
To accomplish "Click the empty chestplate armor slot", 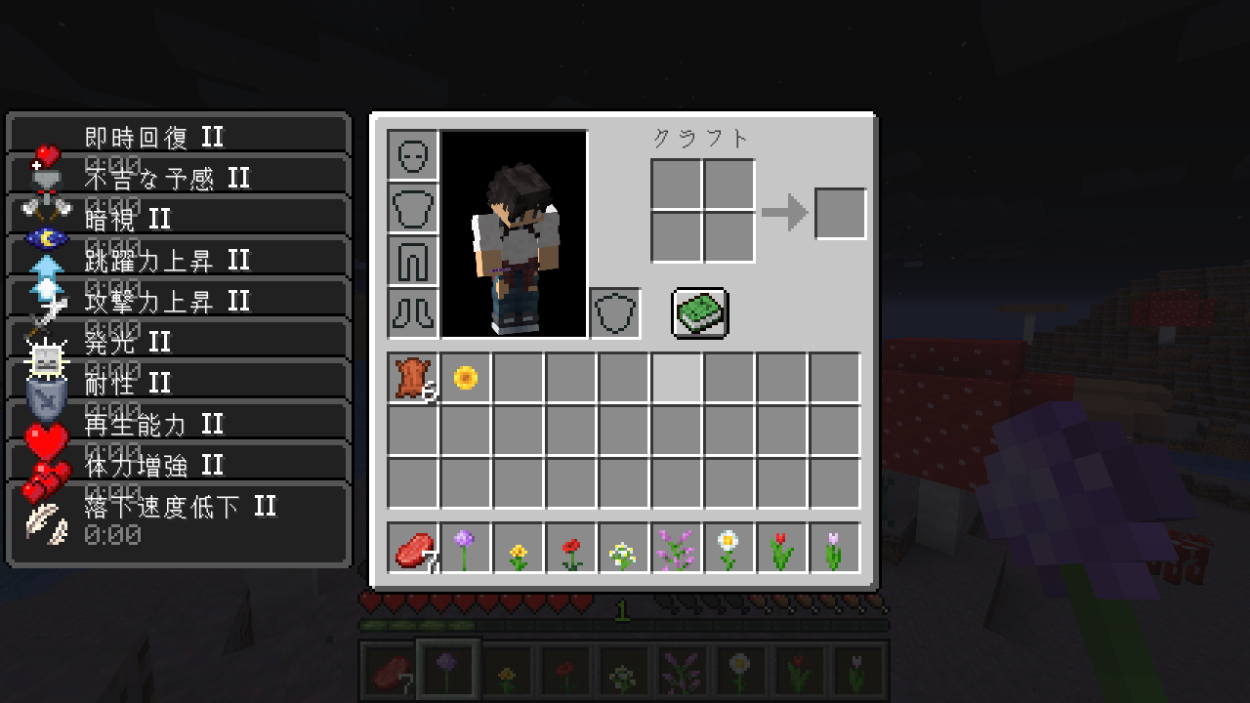I will tap(412, 209).
